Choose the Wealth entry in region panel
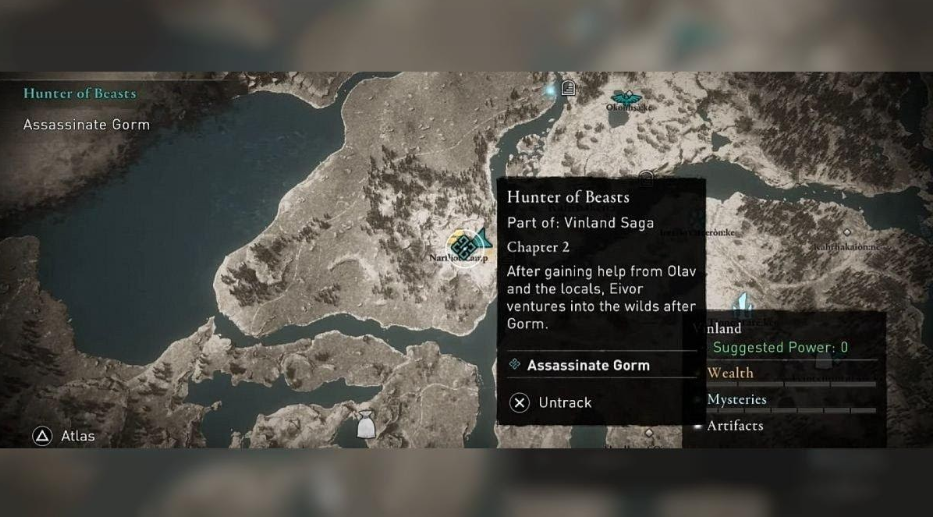Viewport: 933px width, 517px height. (x=731, y=373)
